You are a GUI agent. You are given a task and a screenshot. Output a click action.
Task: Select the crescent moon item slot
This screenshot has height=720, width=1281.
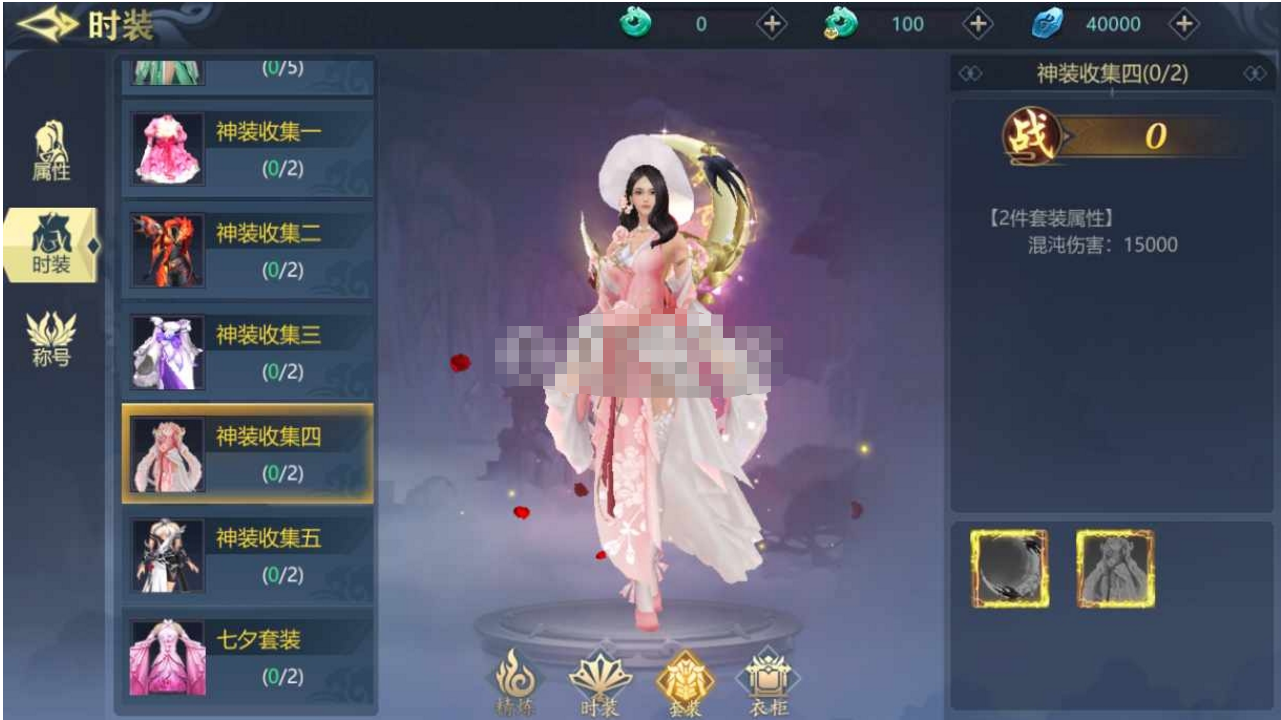tap(1009, 569)
